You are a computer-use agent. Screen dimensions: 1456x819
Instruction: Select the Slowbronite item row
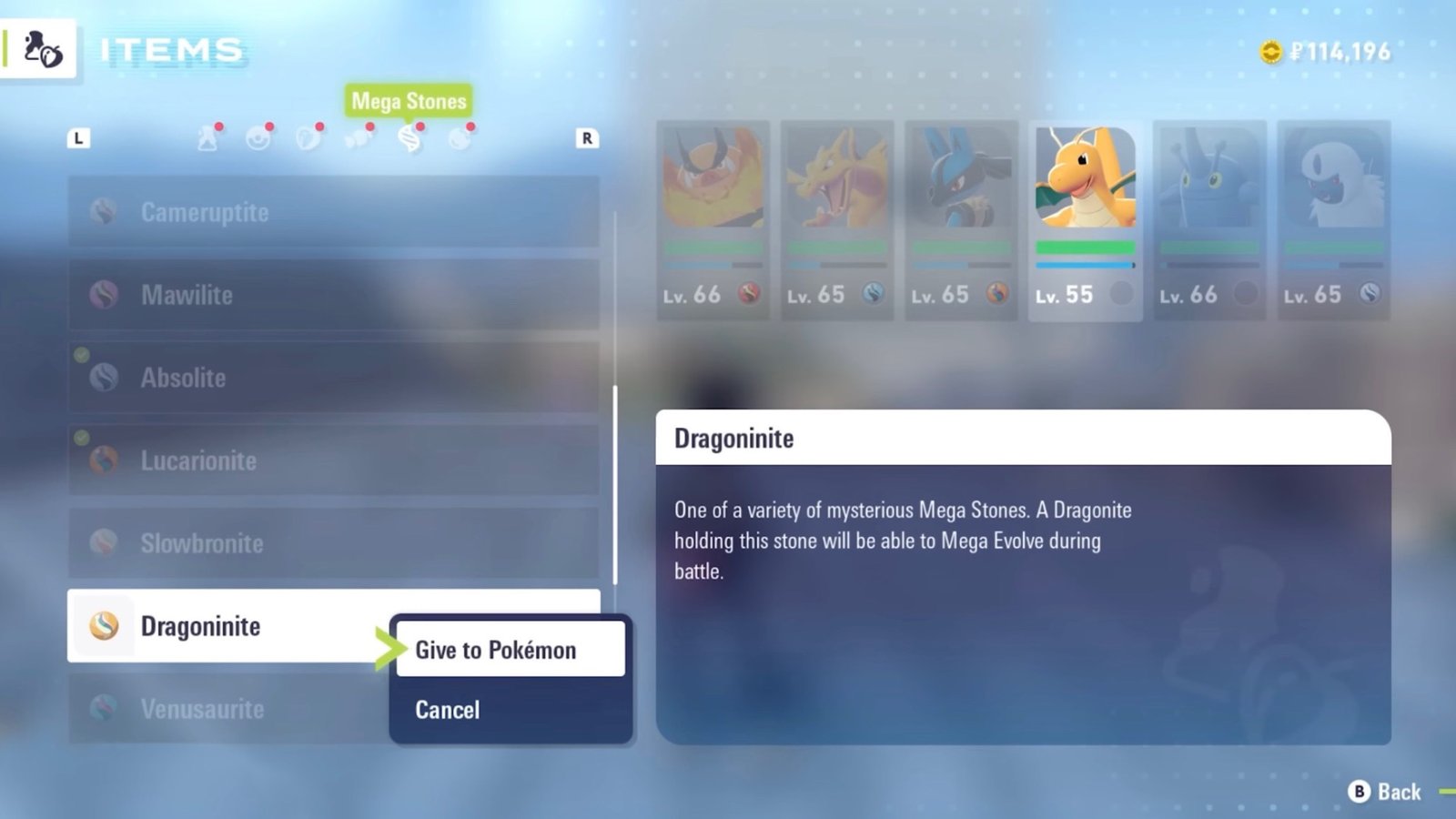pyautogui.click(x=333, y=543)
